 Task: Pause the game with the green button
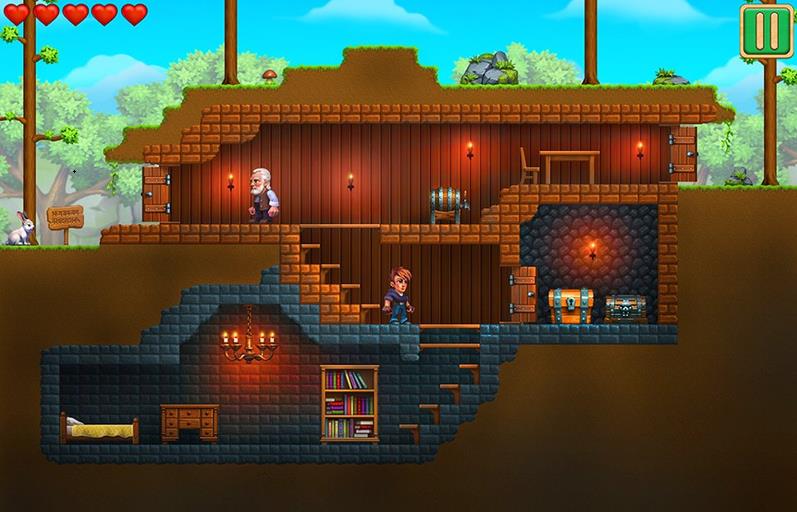tap(766, 30)
